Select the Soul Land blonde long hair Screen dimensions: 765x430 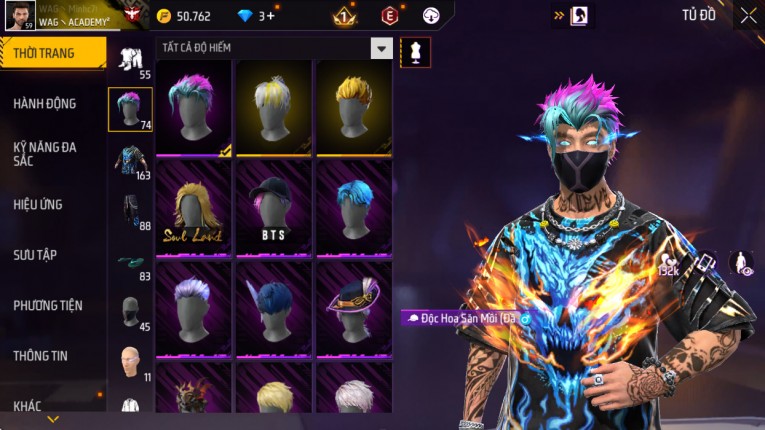194,207
